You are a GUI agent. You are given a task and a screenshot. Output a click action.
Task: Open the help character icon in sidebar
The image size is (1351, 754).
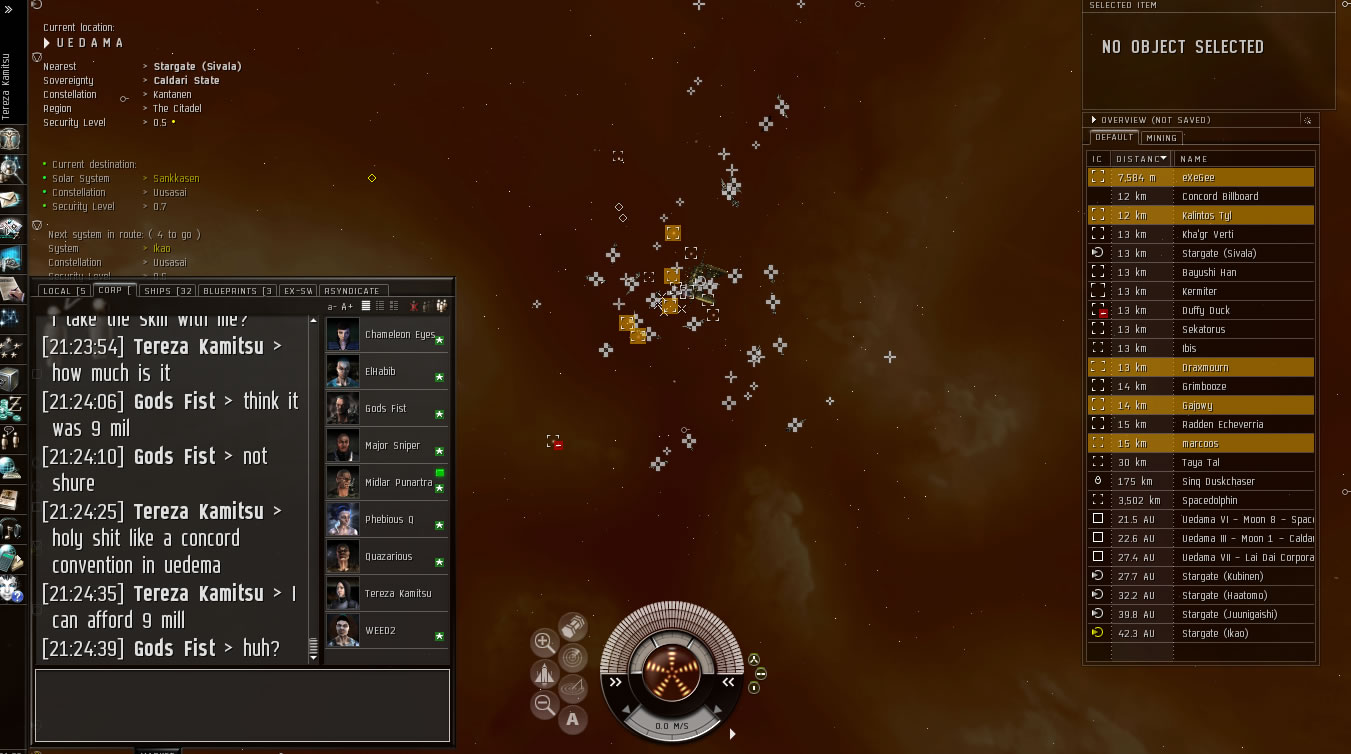pyautogui.click(x=12, y=587)
